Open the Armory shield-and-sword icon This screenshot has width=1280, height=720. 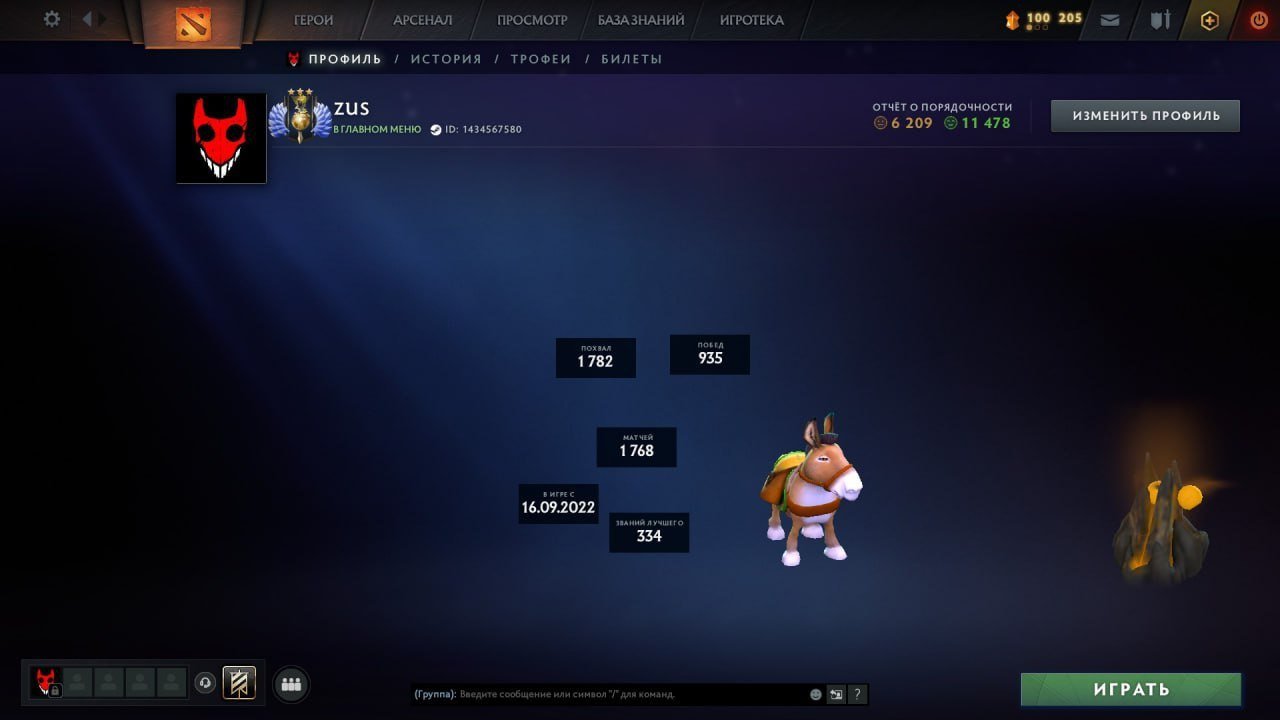coord(1160,19)
